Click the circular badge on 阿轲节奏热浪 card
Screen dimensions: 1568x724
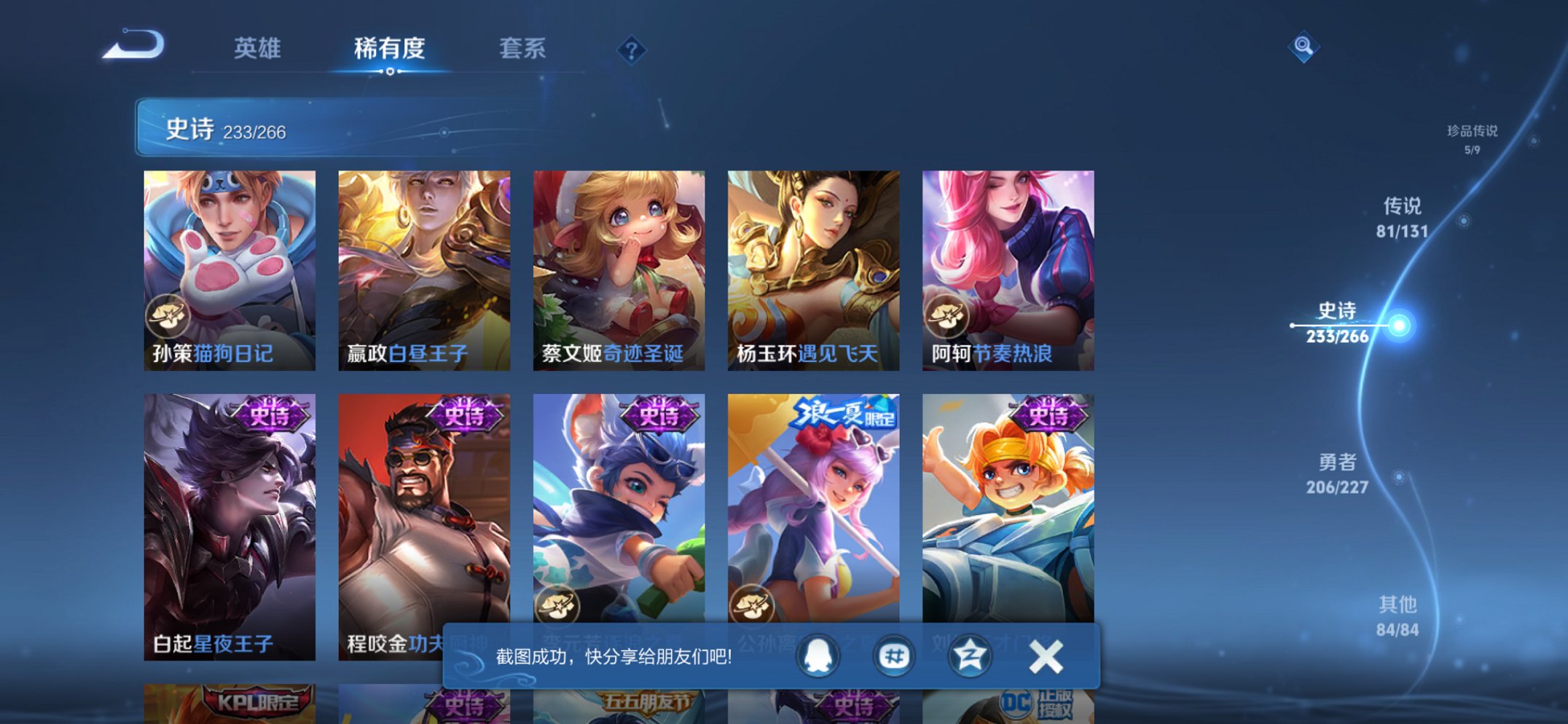click(x=946, y=314)
